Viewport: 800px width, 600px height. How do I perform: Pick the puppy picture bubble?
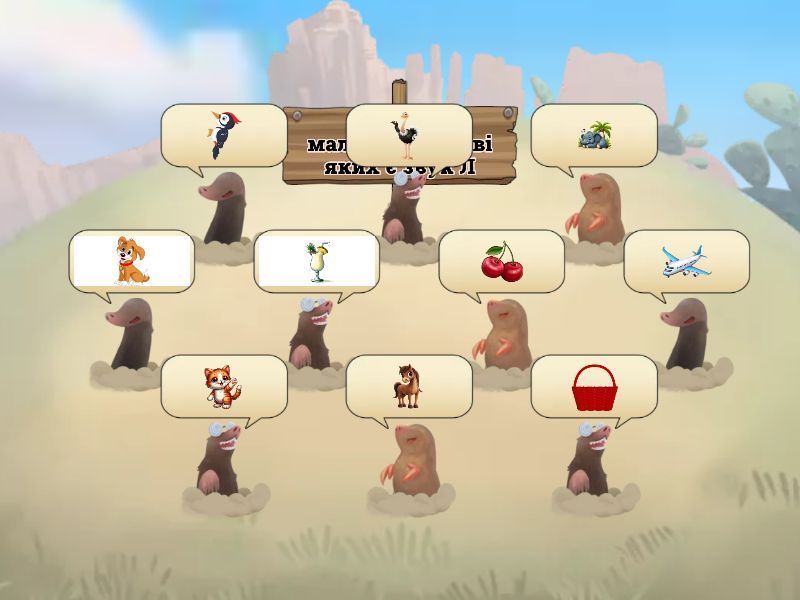(131, 261)
